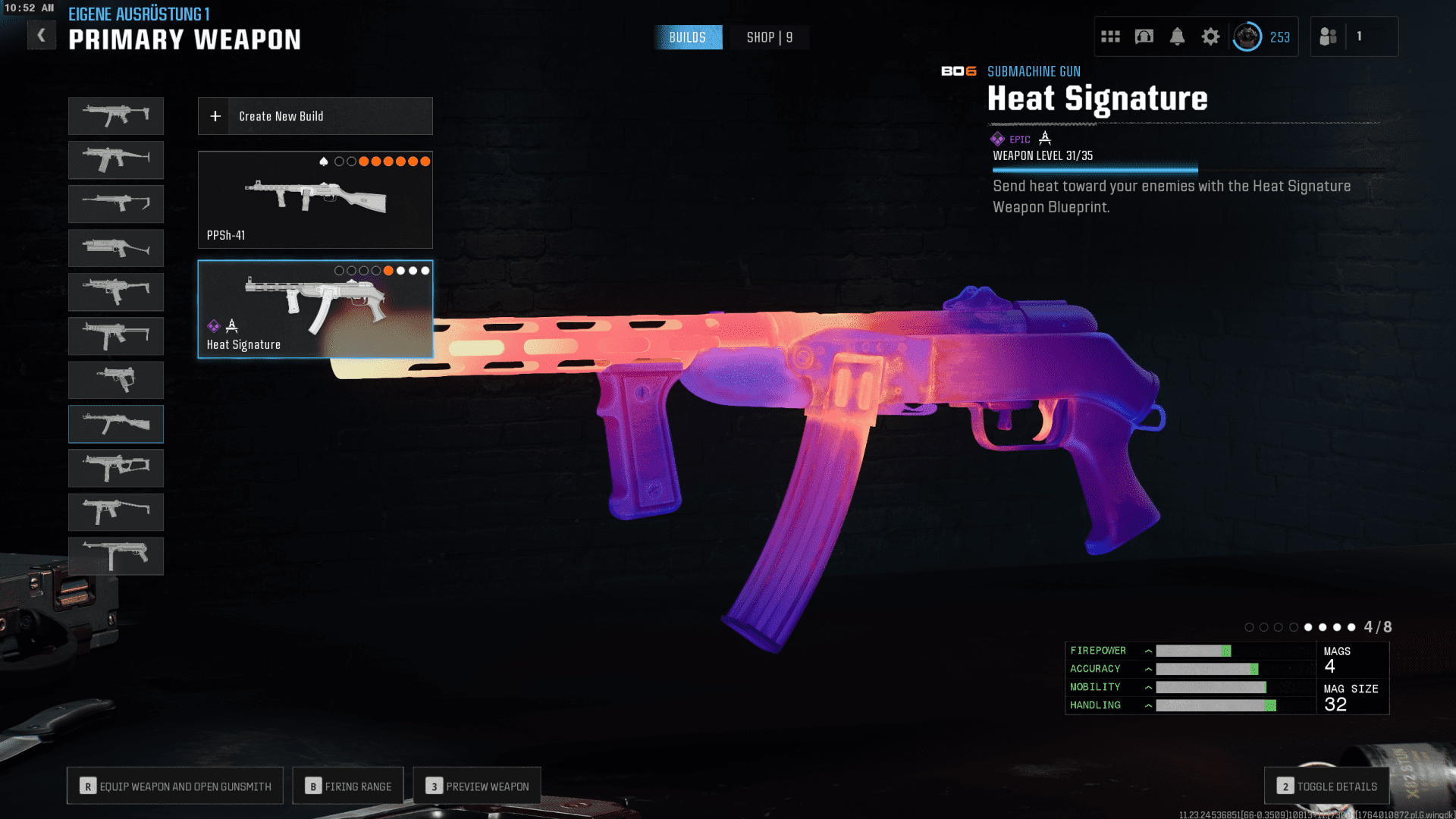Pick the highlighted PPSh-41 weapon in list
This screenshot has width=1456, height=819.
click(x=115, y=424)
